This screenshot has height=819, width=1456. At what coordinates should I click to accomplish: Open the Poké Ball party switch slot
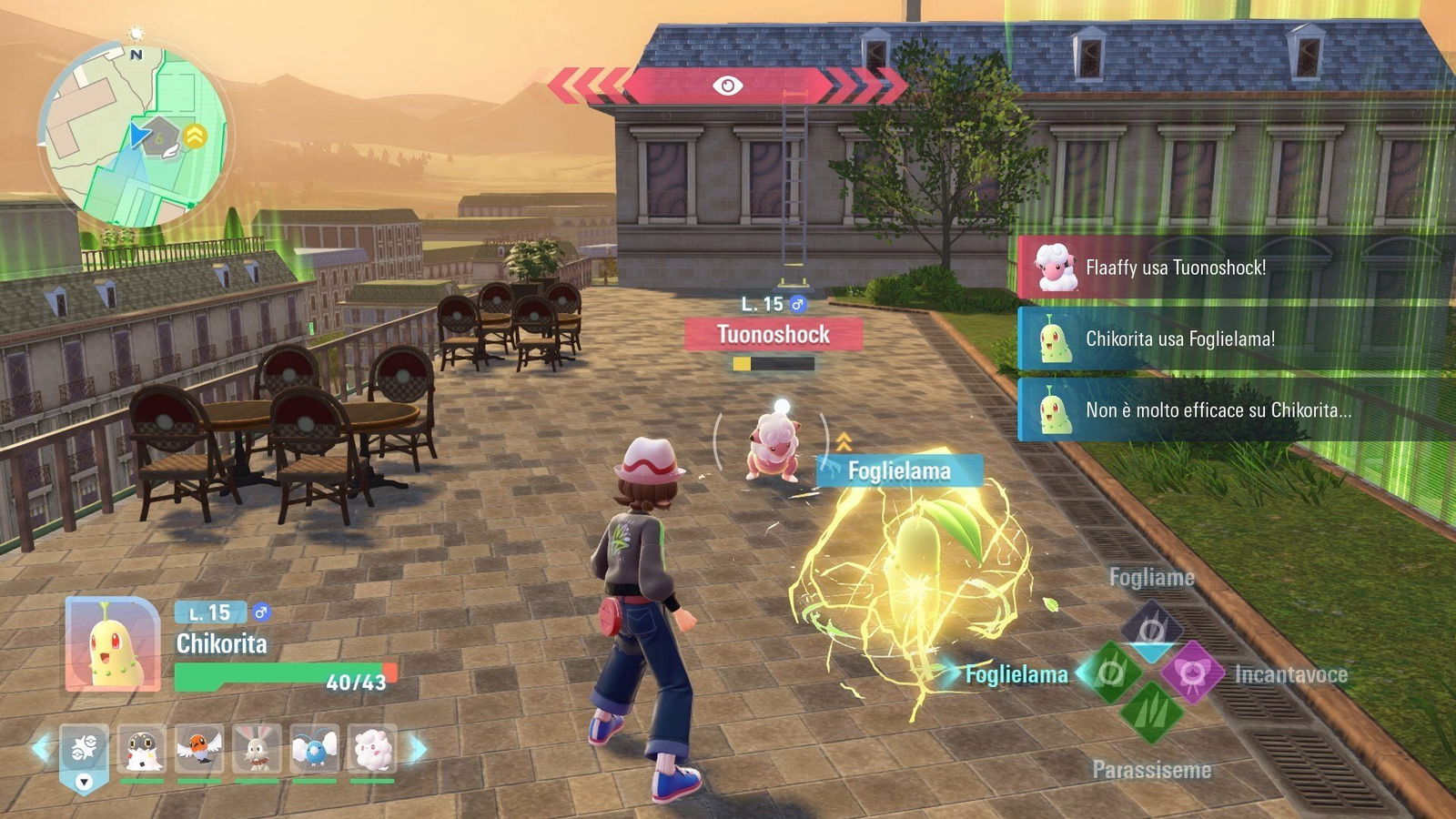84,754
